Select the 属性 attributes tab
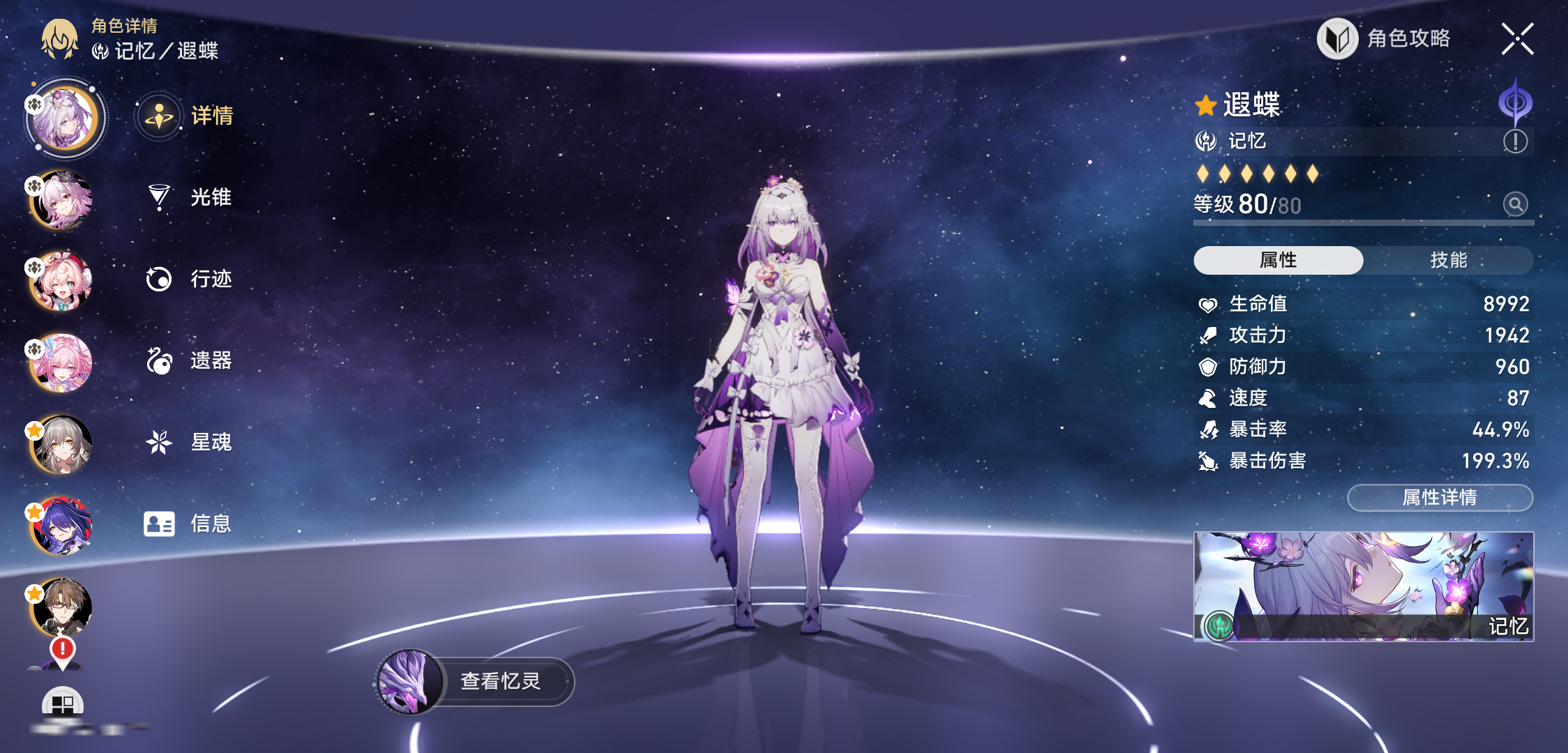The height and width of the screenshot is (753, 1568). (1278, 260)
